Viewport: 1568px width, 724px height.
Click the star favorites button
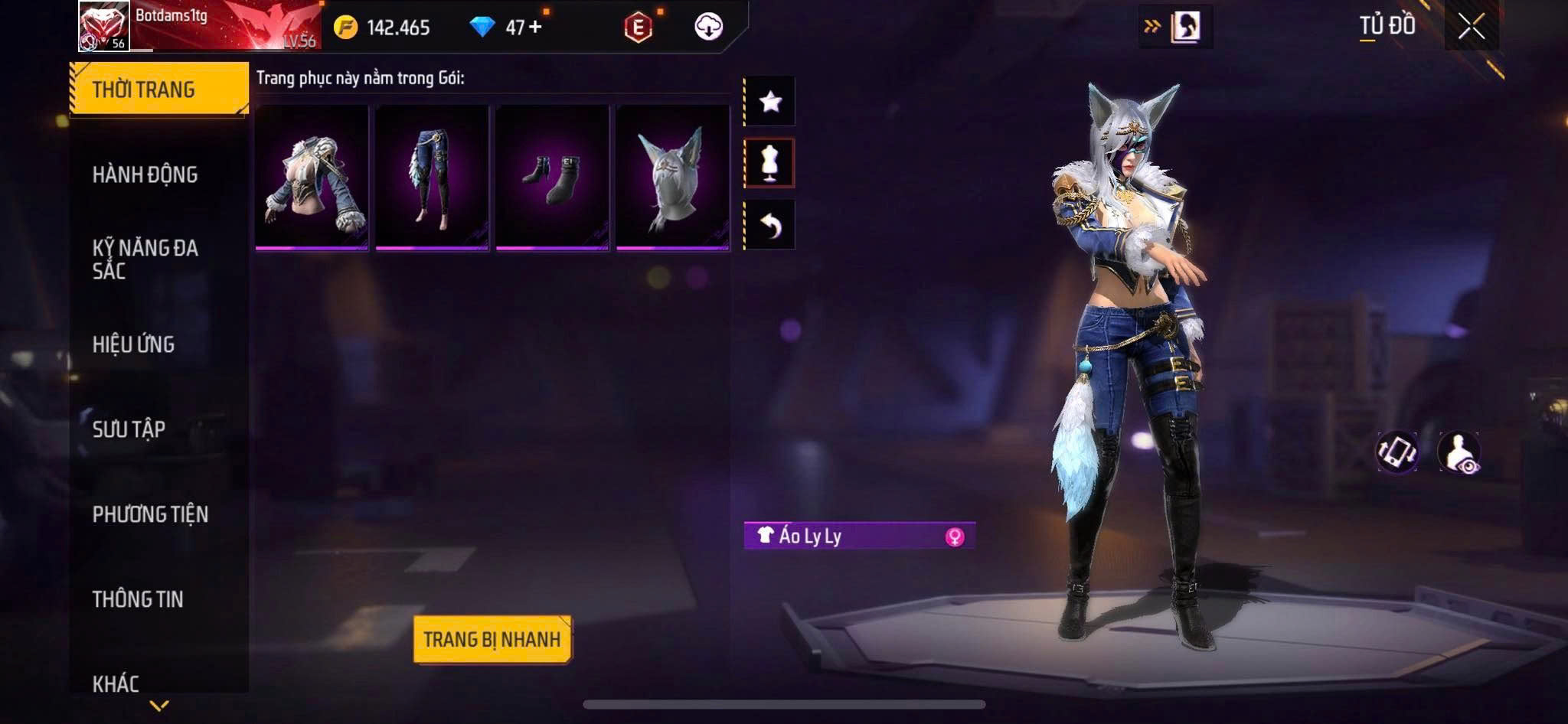(x=770, y=101)
